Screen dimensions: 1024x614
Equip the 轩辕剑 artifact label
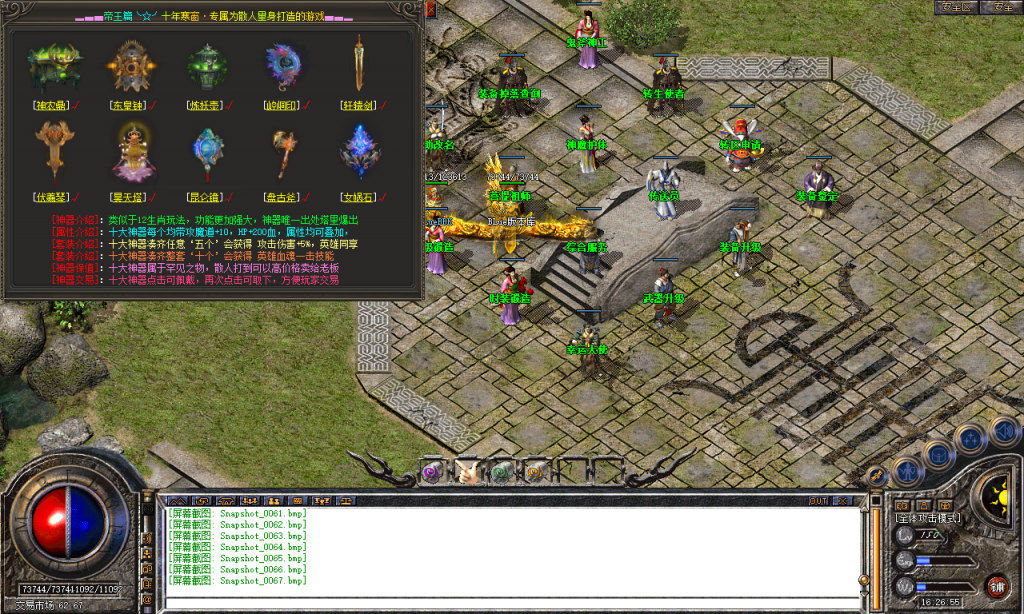(x=357, y=104)
